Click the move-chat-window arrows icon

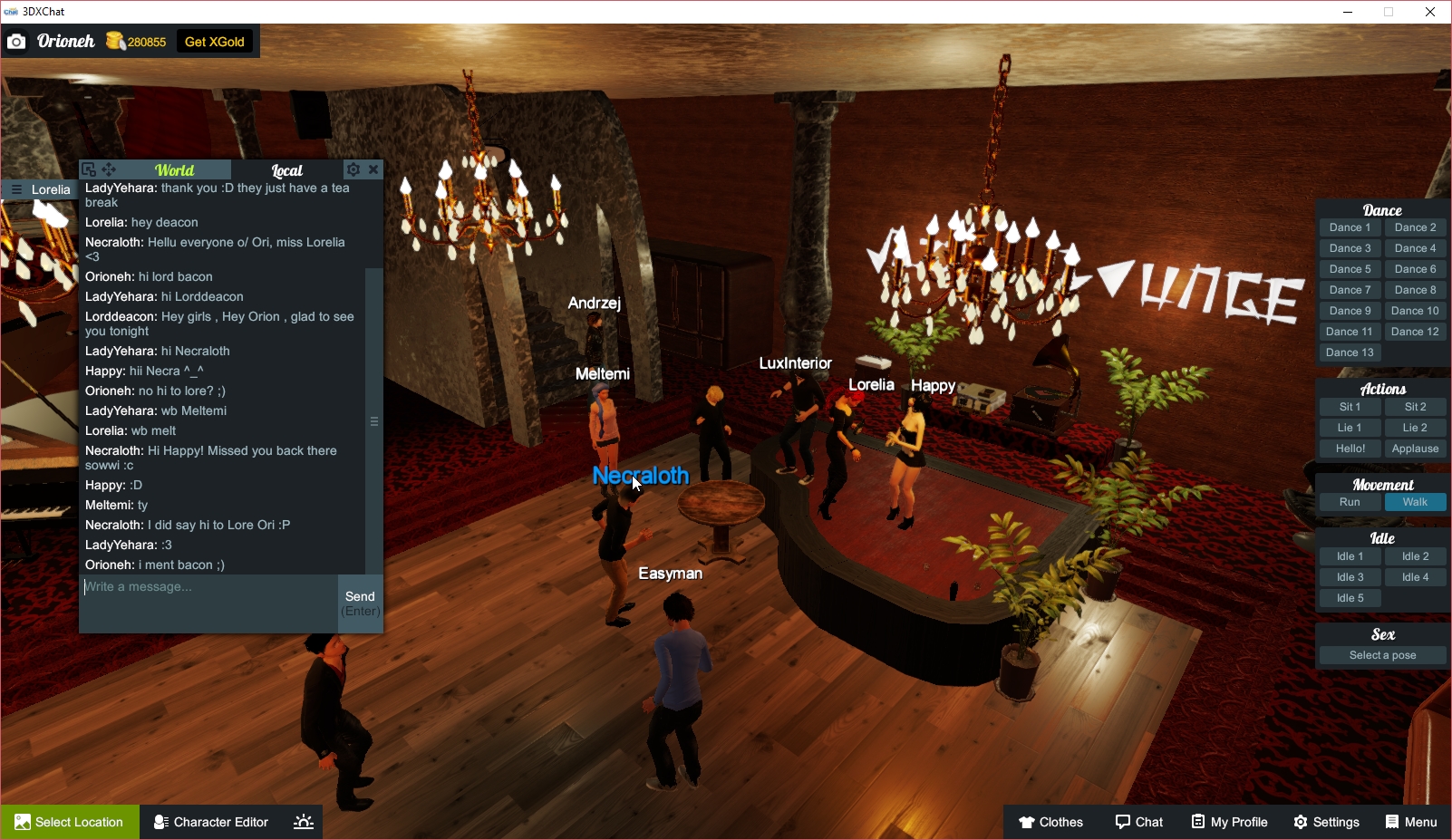(109, 169)
